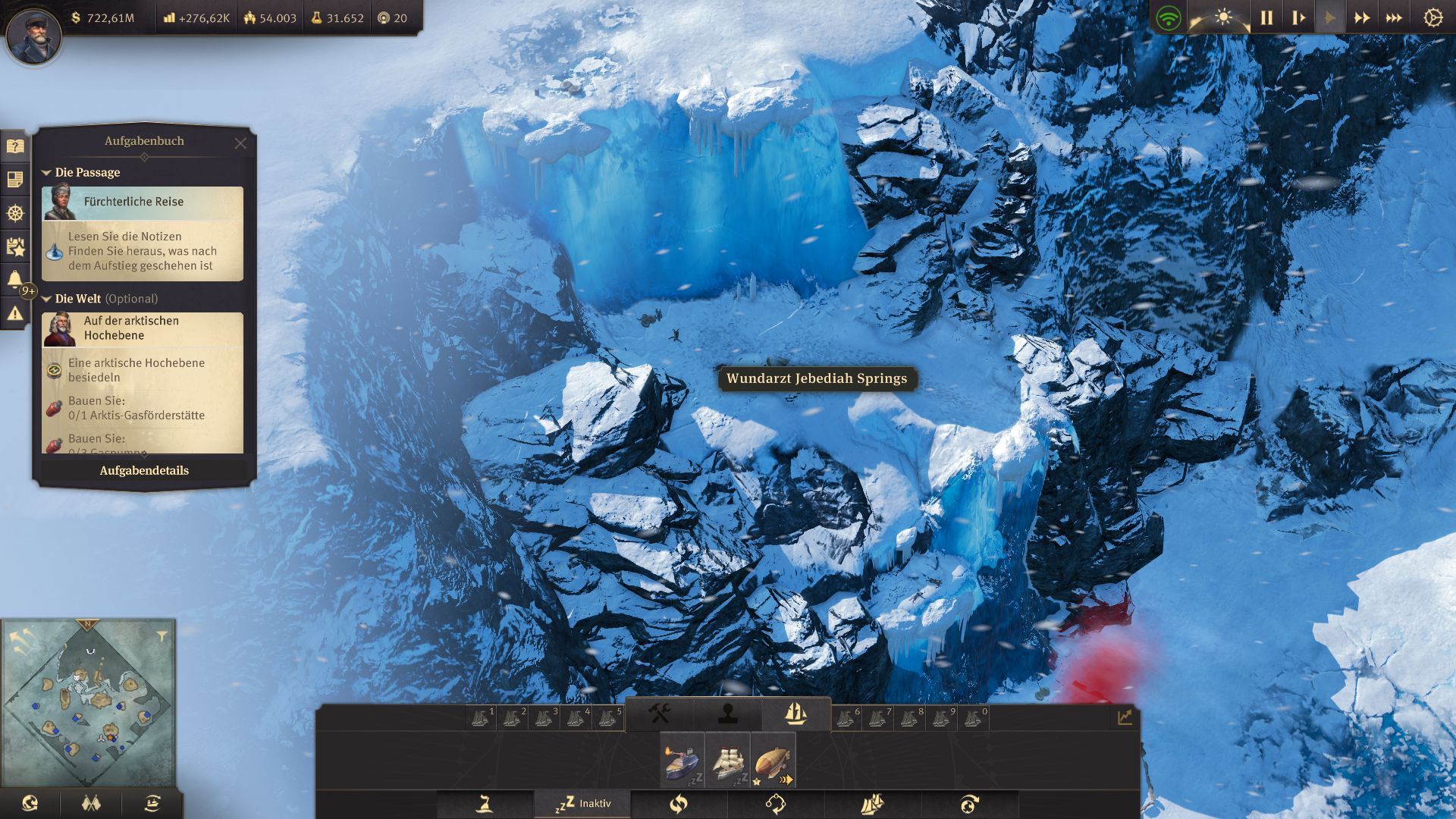
Task: Toggle the zzZ Inaktiv ship stance
Action: (582, 802)
